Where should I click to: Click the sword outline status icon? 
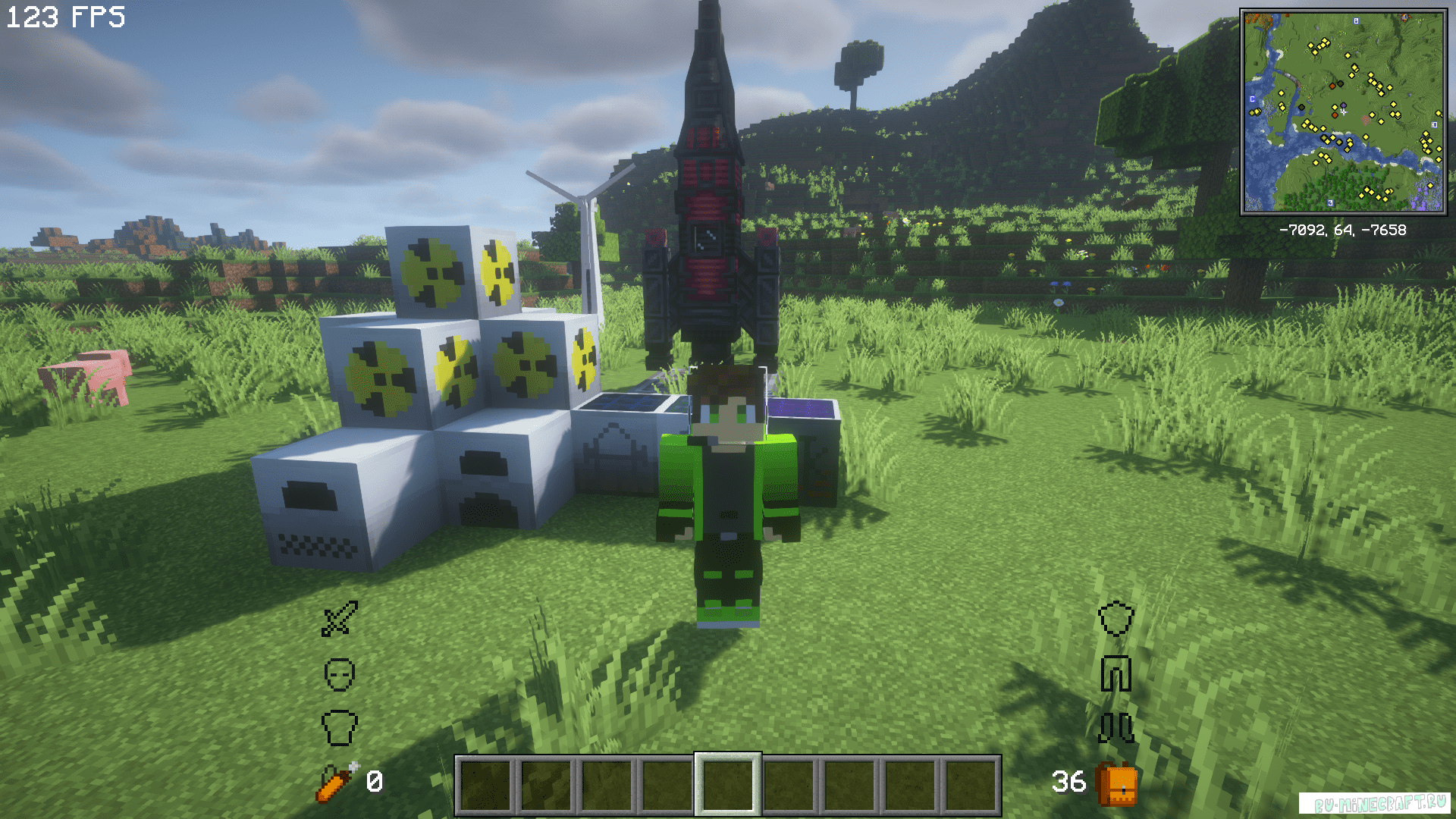tap(339, 619)
